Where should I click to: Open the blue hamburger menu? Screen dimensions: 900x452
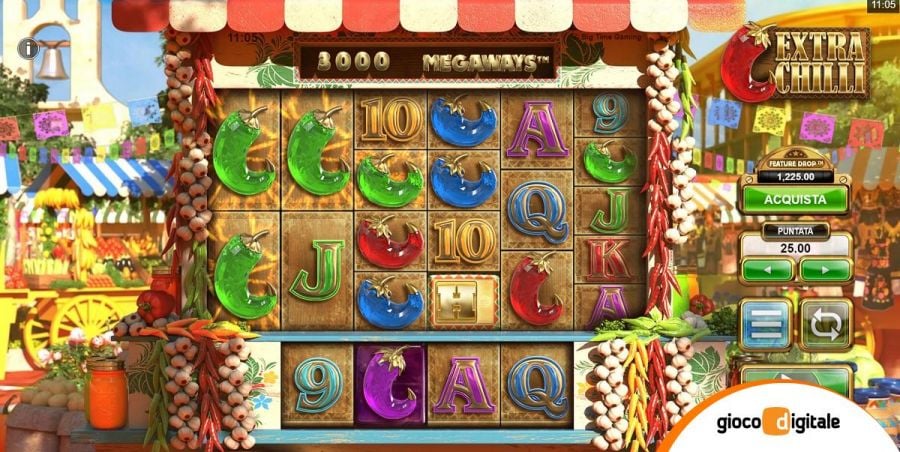coord(765,325)
